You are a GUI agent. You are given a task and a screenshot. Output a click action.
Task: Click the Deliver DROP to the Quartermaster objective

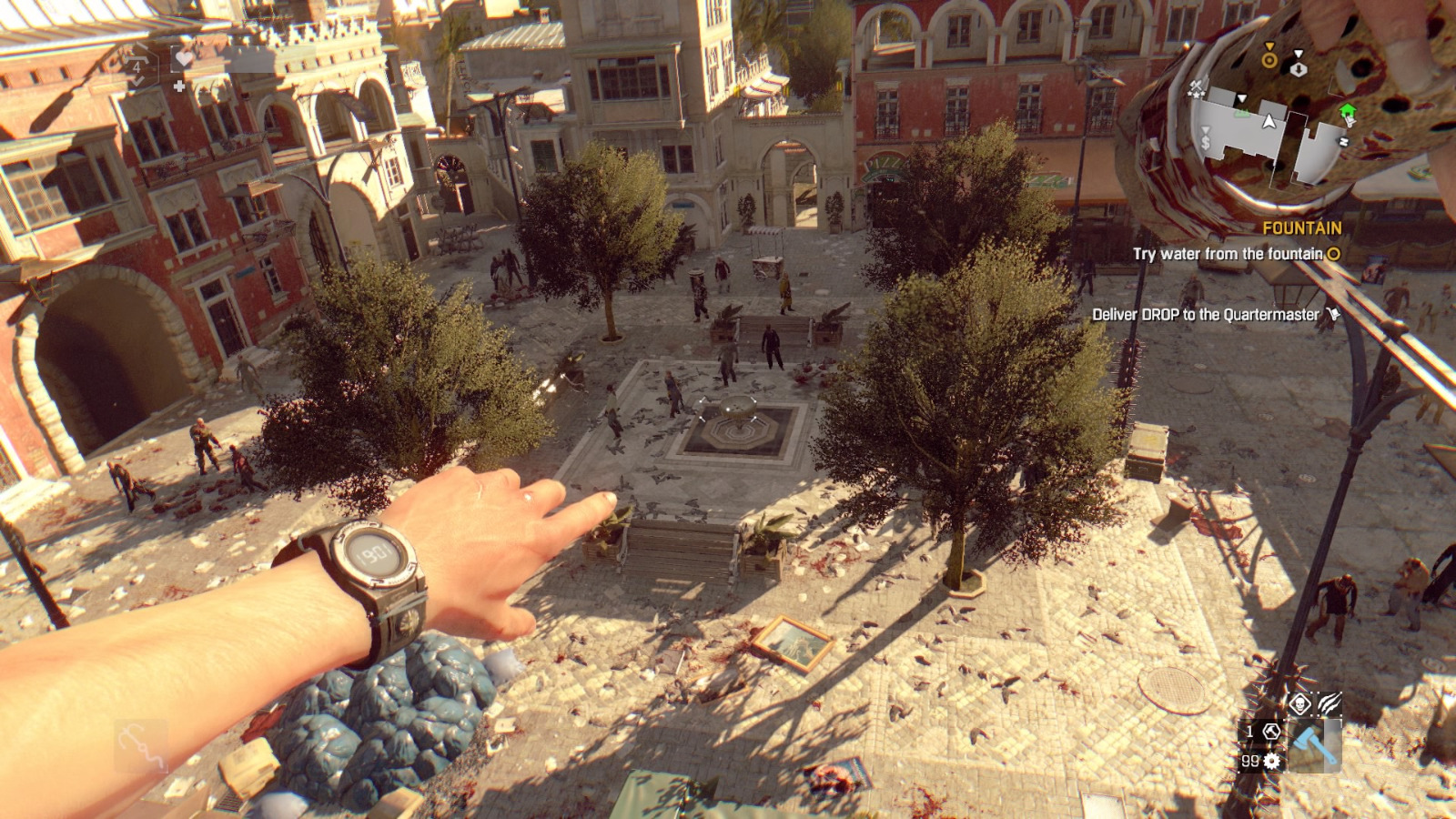[x=1208, y=314]
